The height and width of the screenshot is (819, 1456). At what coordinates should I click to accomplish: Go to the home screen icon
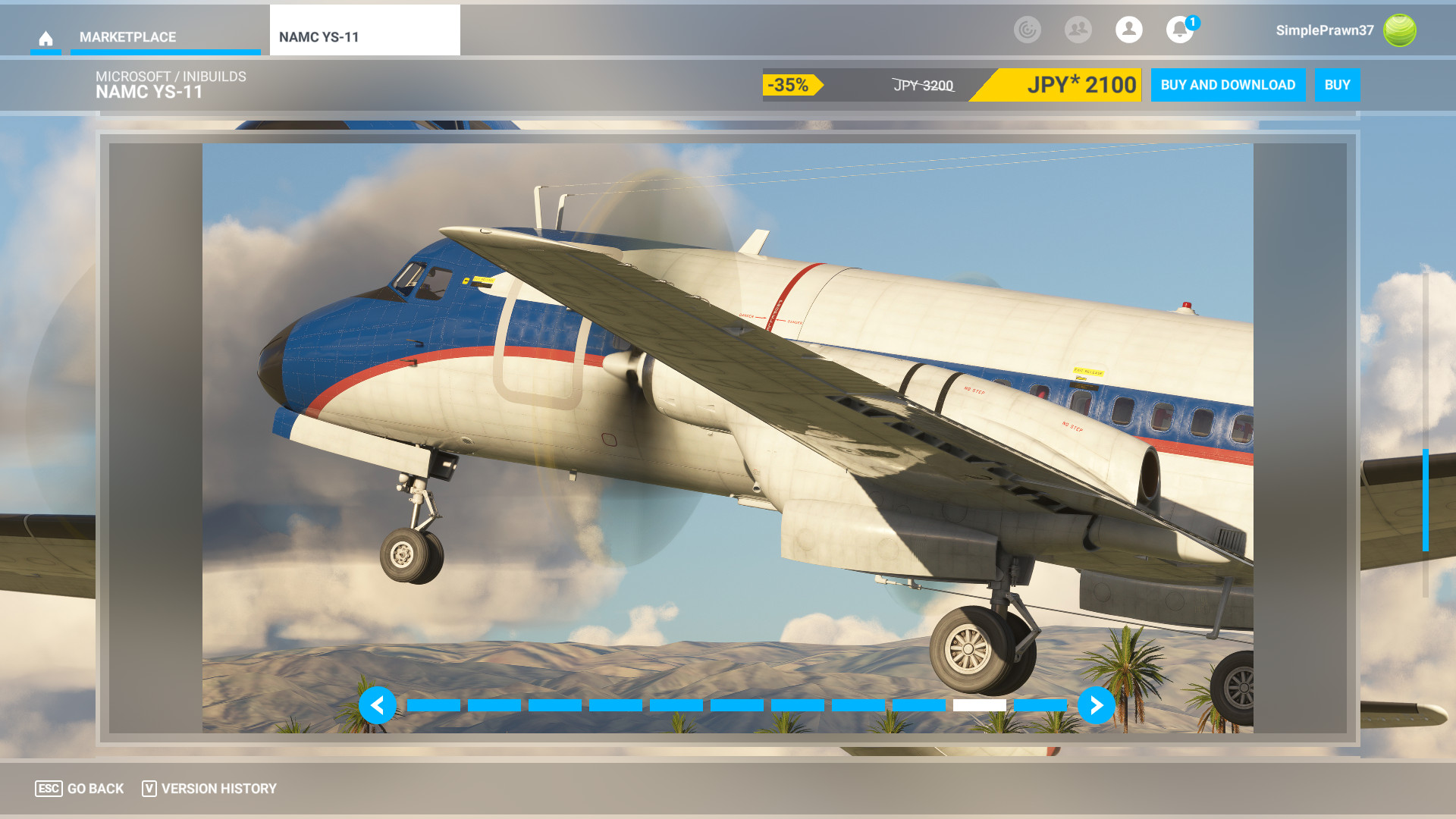45,38
